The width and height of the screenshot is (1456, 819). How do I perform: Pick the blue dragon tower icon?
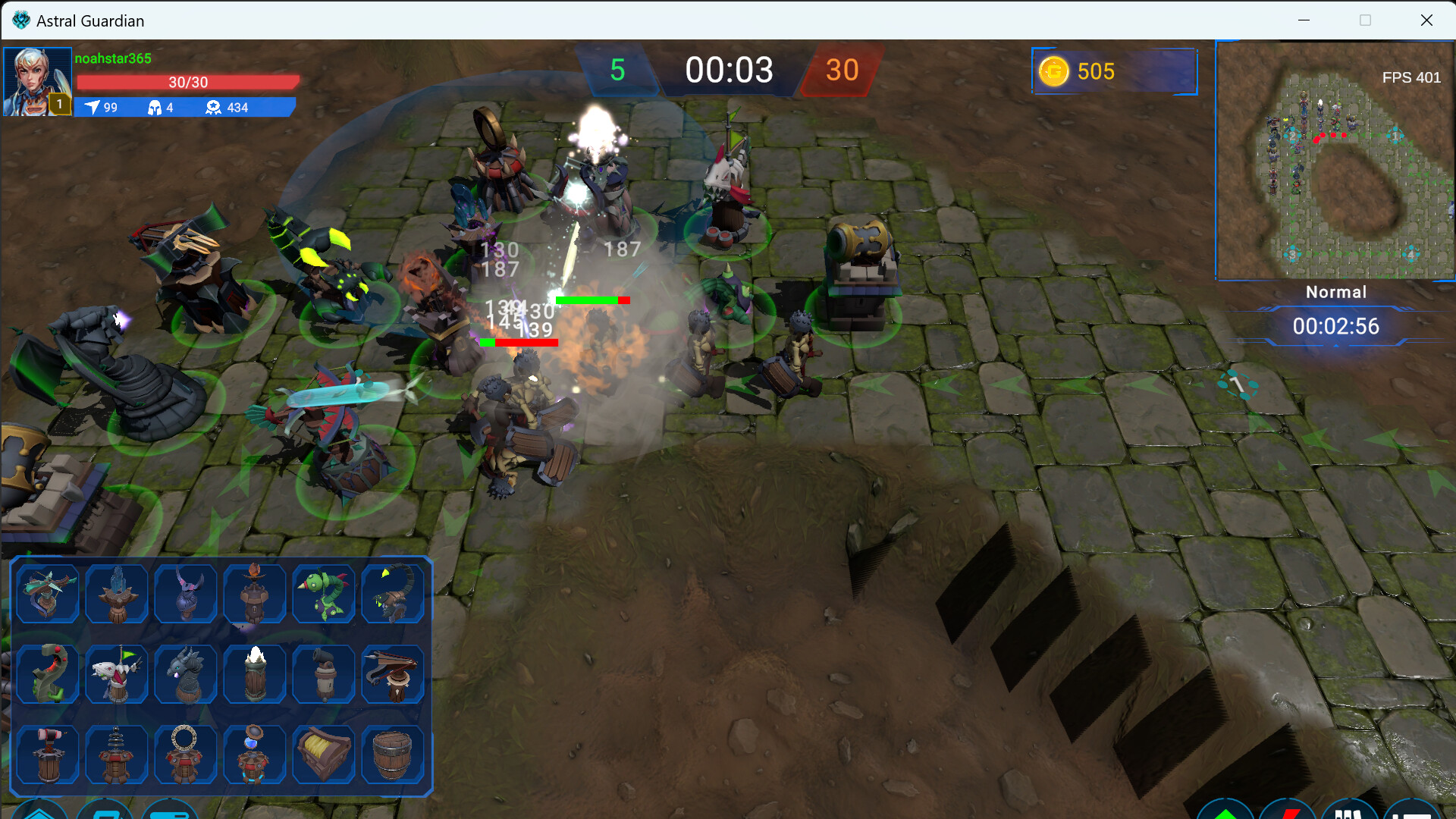click(x=185, y=673)
